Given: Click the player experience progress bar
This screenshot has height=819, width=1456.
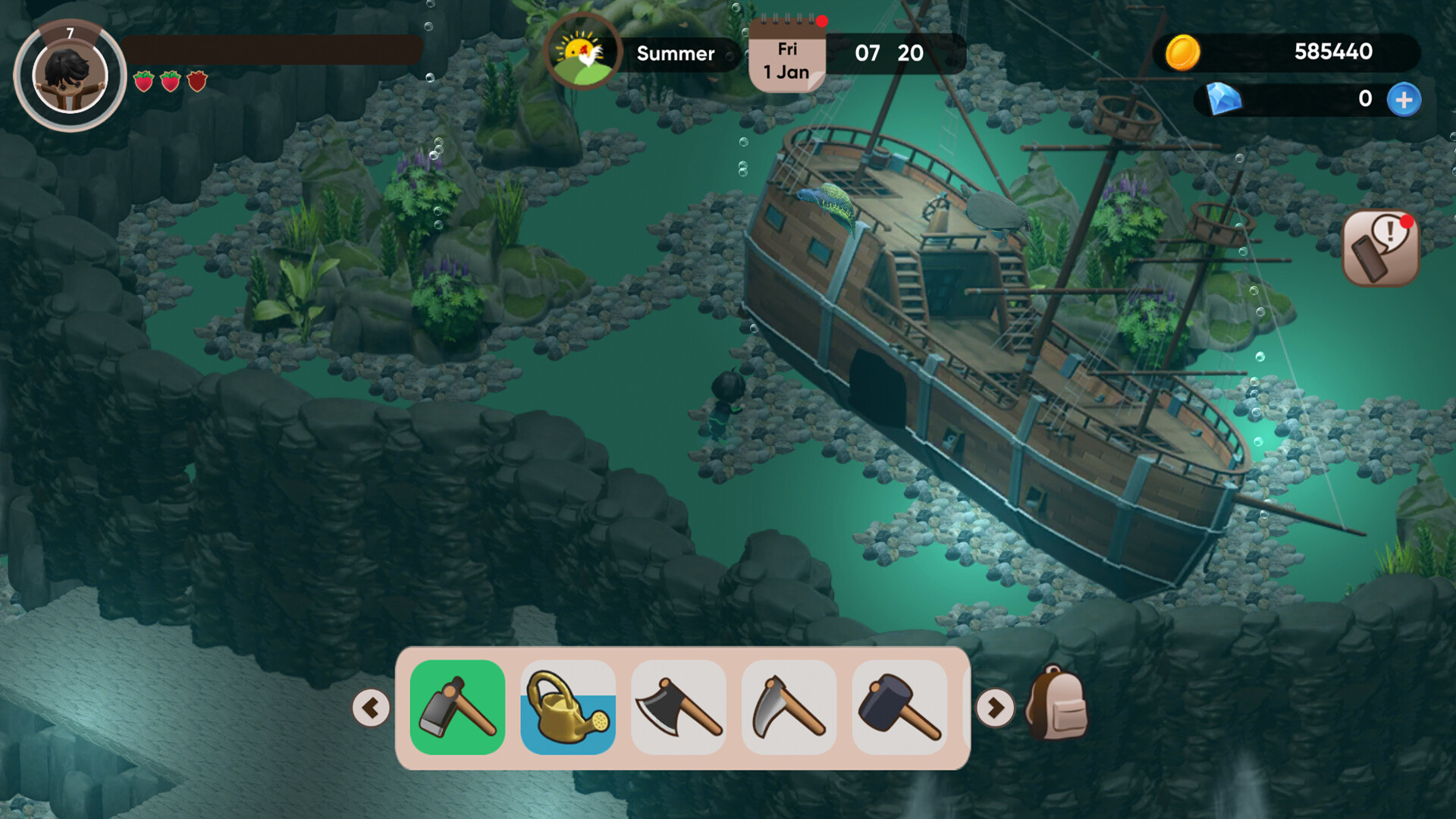Looking at the screenshot, I should click(x=273, y=49).
